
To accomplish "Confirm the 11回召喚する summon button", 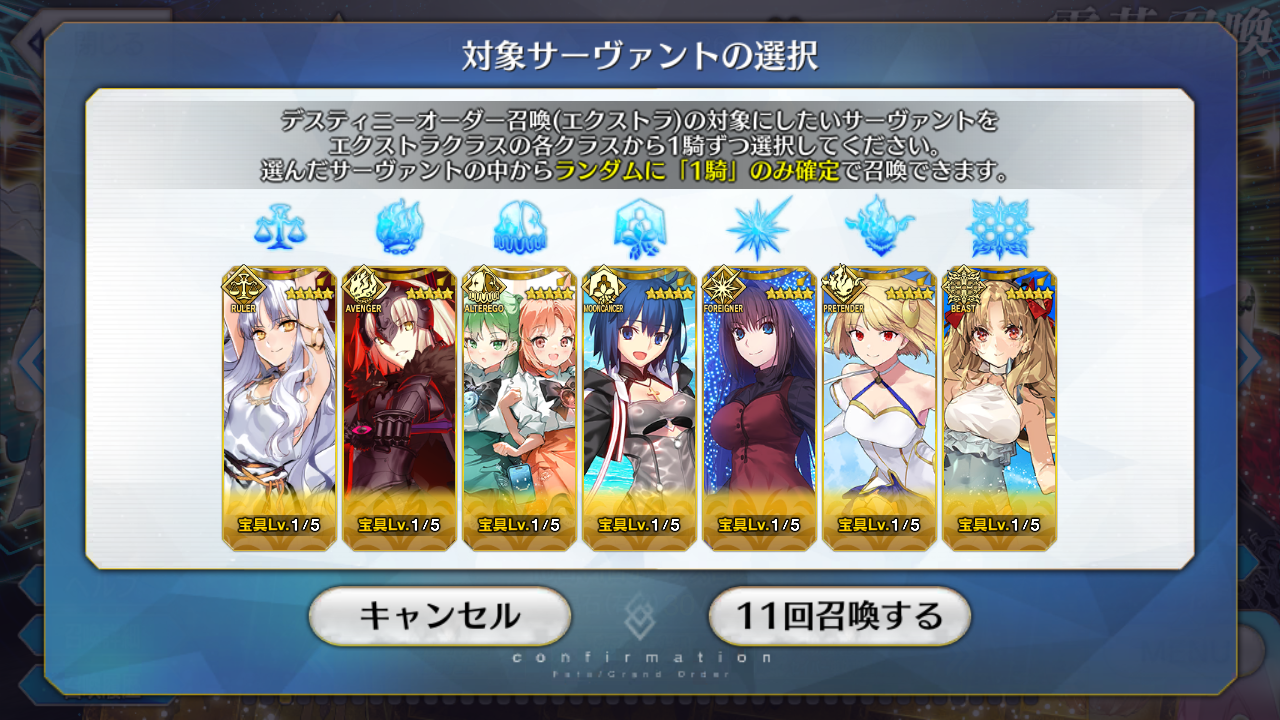I will click(839, 616).
